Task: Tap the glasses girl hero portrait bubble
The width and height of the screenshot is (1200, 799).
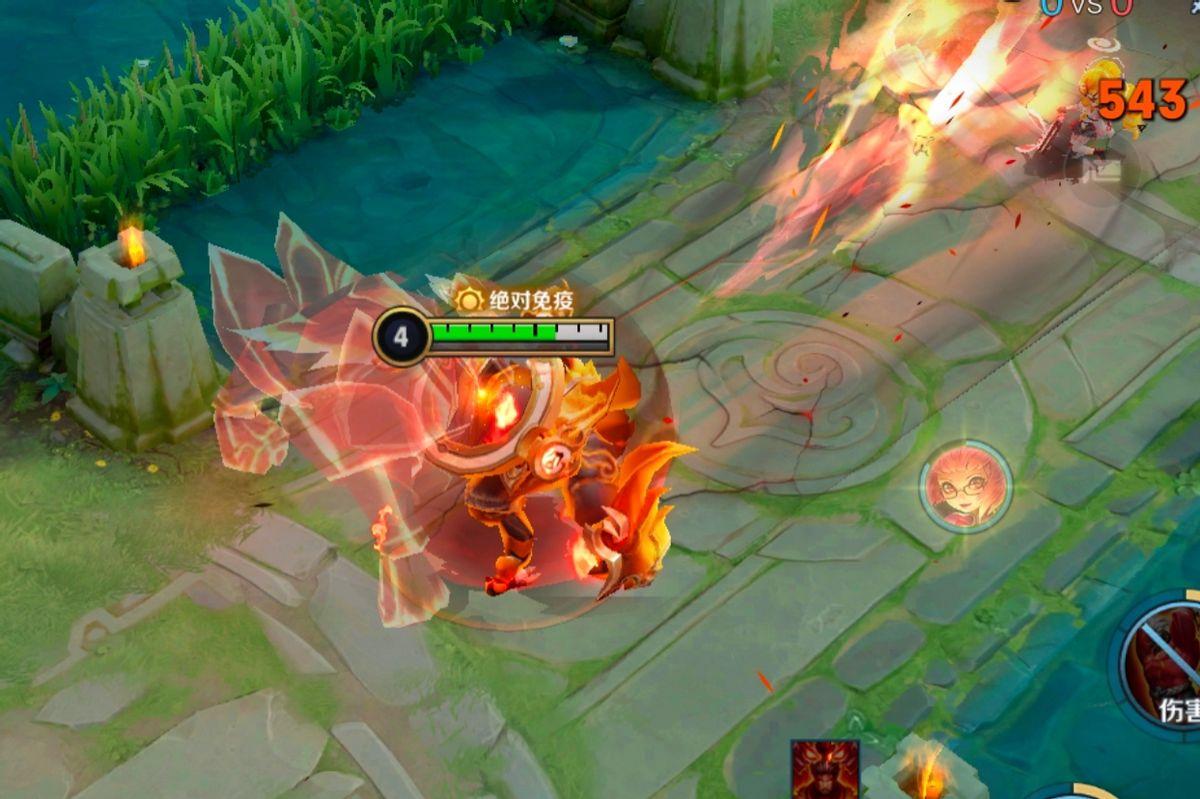Action: tap(965, 487)
